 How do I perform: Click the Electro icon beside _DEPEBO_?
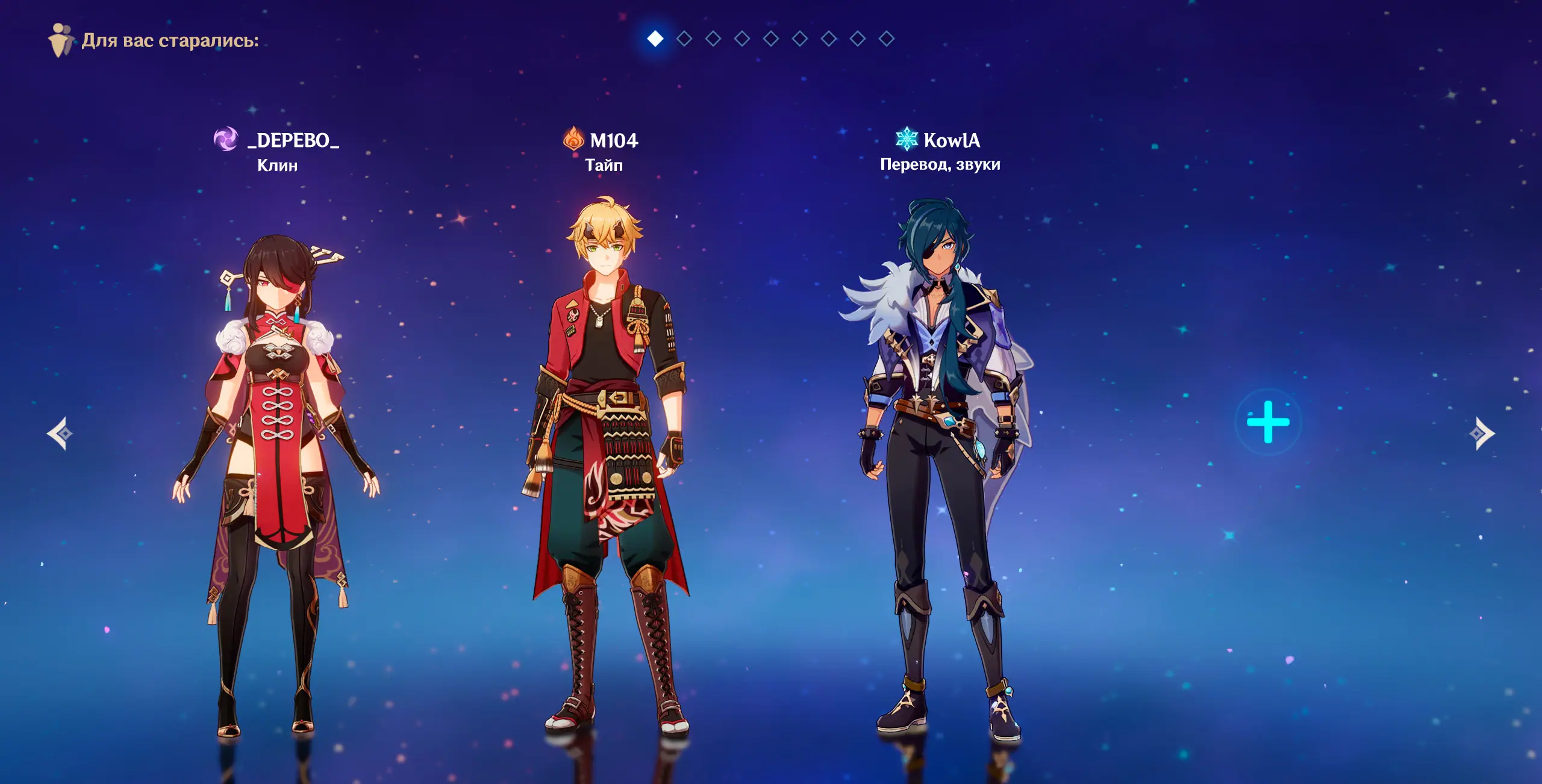226,140
